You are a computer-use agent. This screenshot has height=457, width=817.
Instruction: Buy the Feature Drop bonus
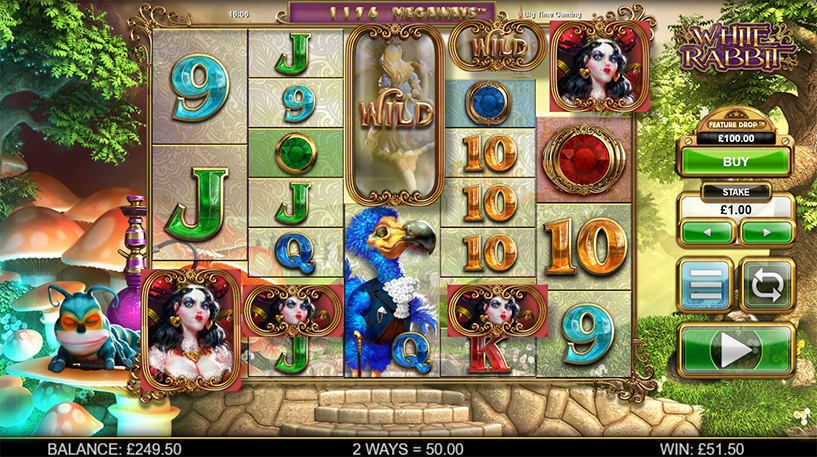coord(736,160)
